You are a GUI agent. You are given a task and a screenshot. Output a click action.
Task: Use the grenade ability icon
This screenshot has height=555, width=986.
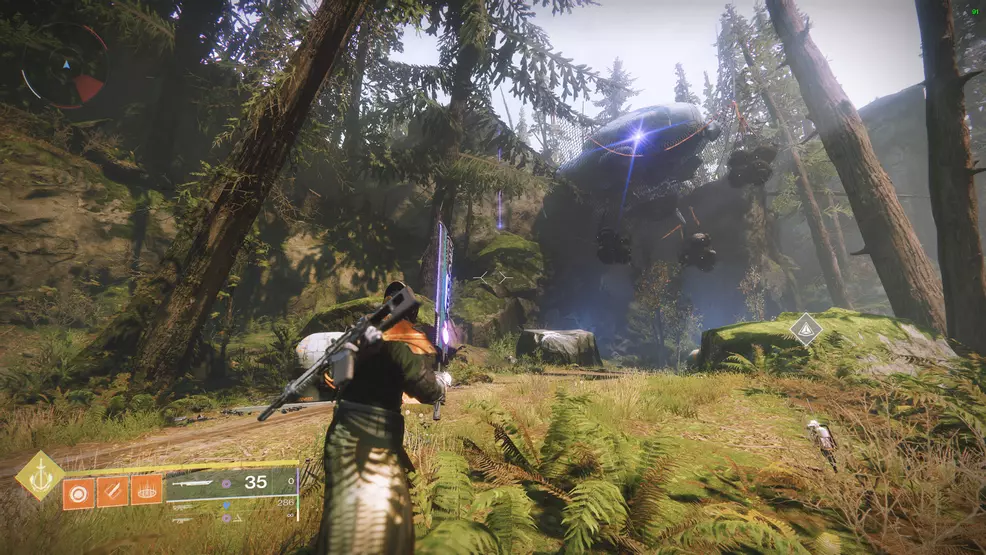tap(79, 491)
